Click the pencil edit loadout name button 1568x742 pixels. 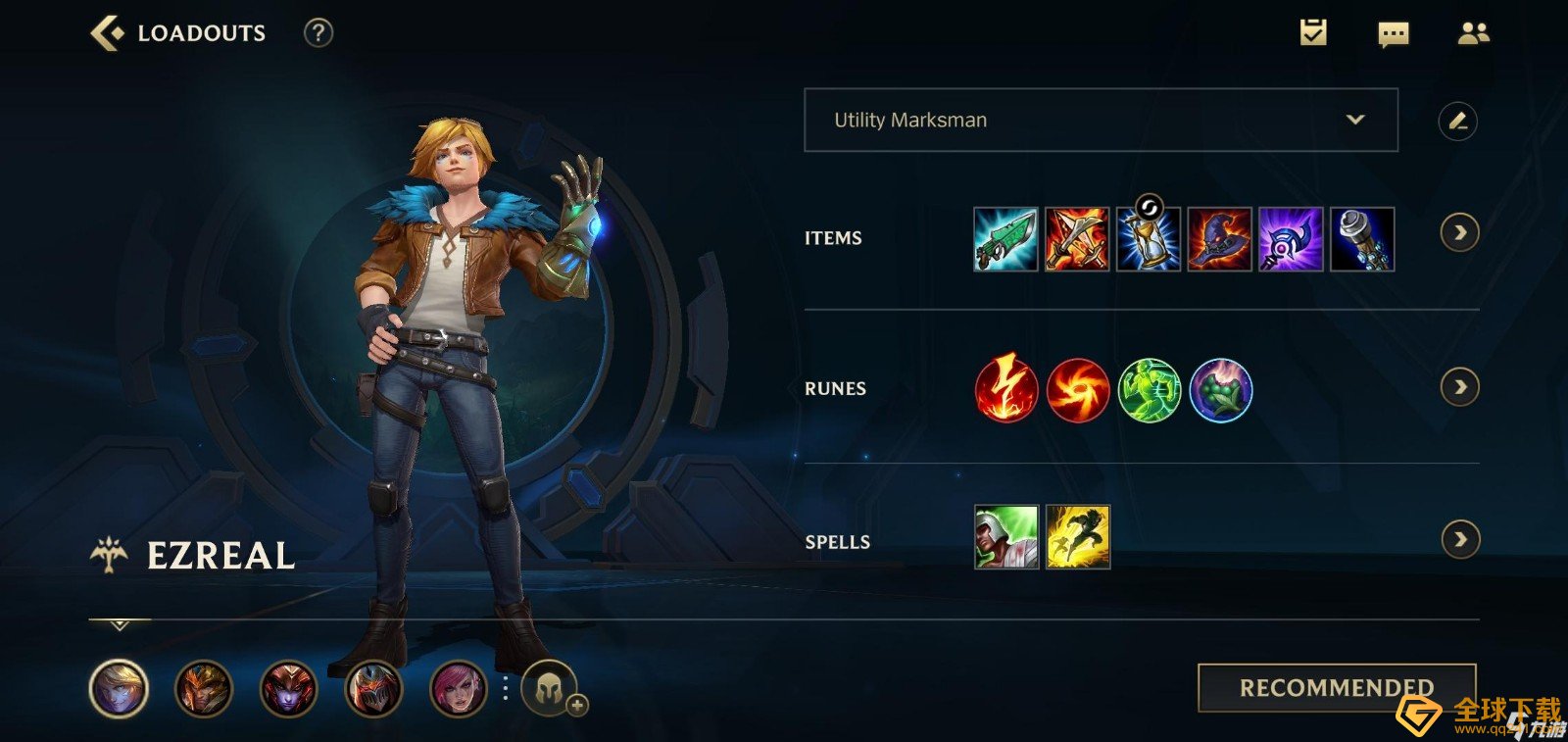[1457, 122]
